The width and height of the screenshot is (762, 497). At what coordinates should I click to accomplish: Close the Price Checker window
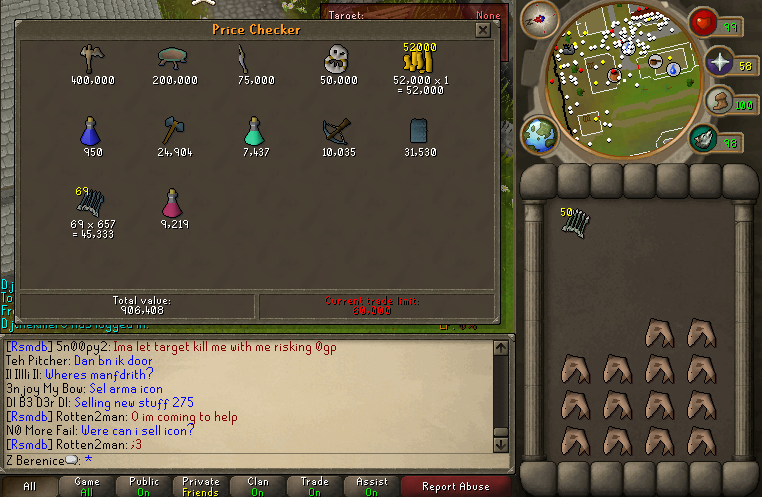tap(483, 30)
